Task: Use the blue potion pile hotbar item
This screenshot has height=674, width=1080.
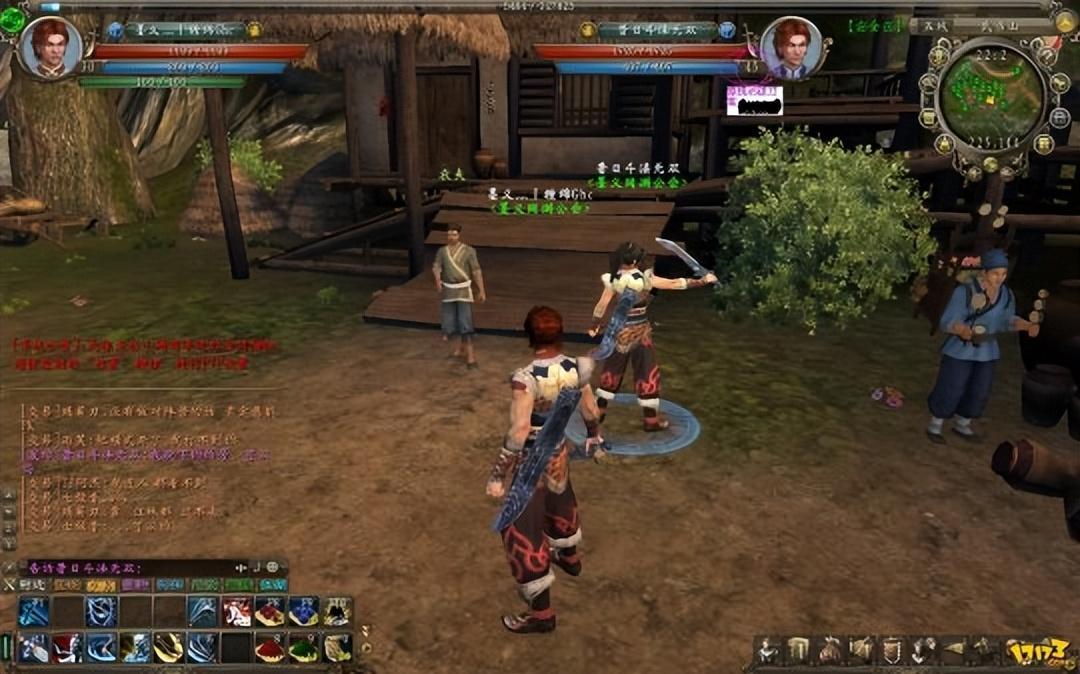Action: click(x=304, y=612)
